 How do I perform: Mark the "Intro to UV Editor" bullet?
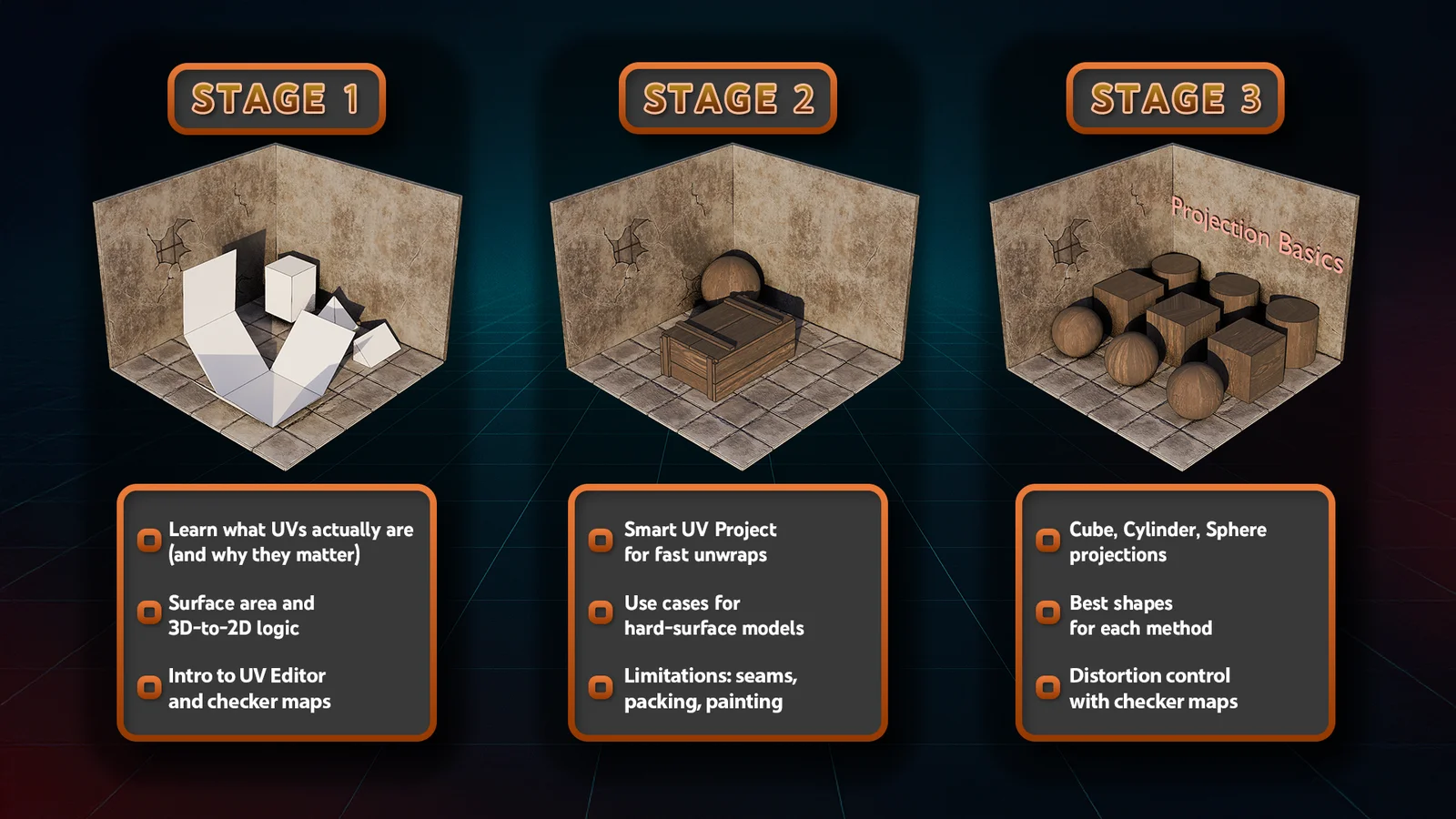(x=149, y=687)
